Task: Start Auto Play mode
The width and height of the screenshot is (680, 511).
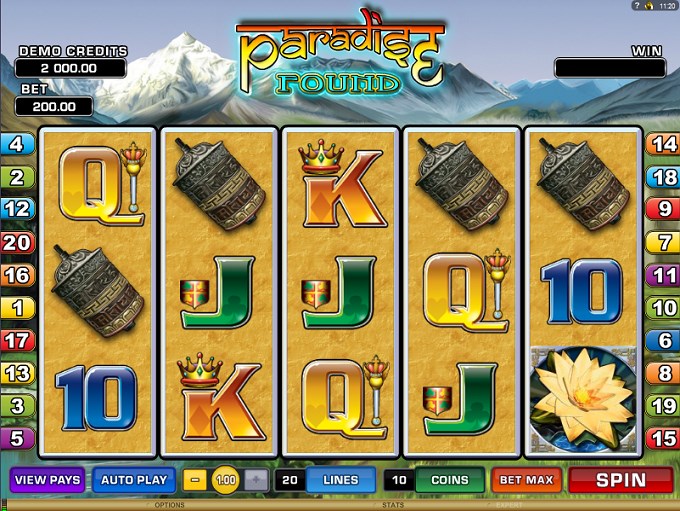Action: click(x=134, y=480)
